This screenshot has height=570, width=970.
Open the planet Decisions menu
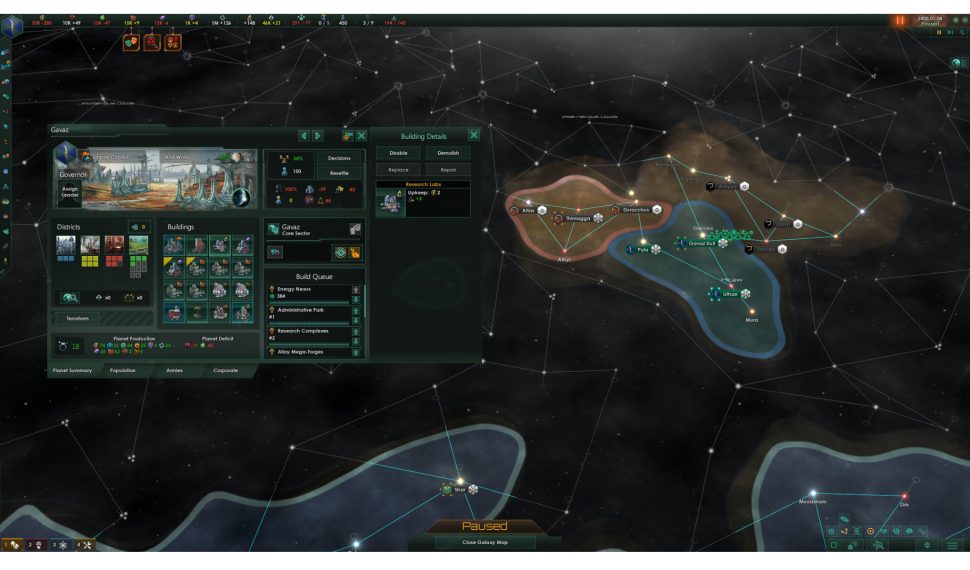(x=339, y=158)
